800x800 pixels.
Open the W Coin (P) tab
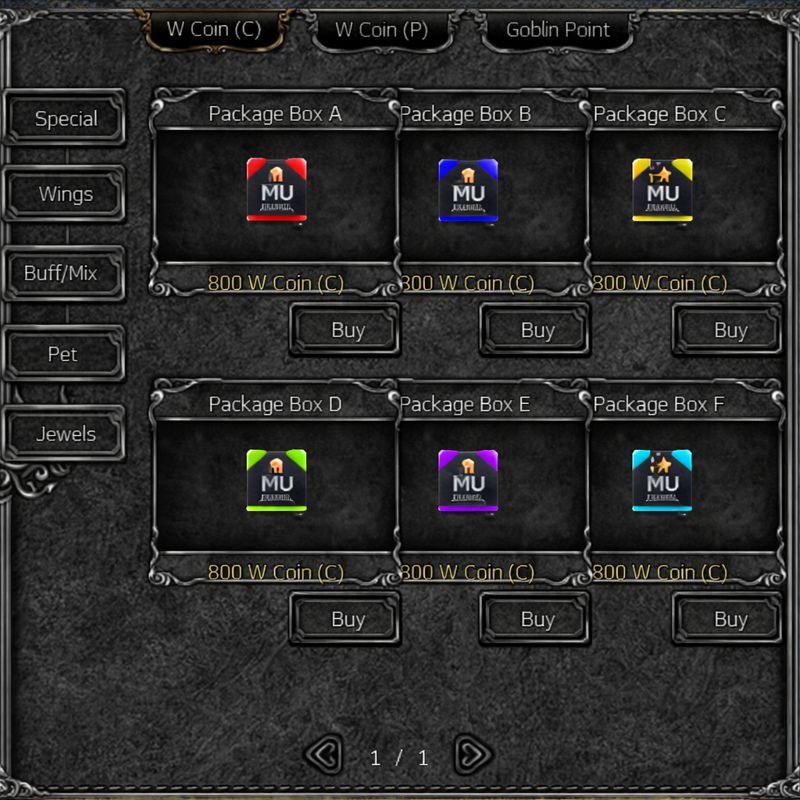[x=381, y=30]
